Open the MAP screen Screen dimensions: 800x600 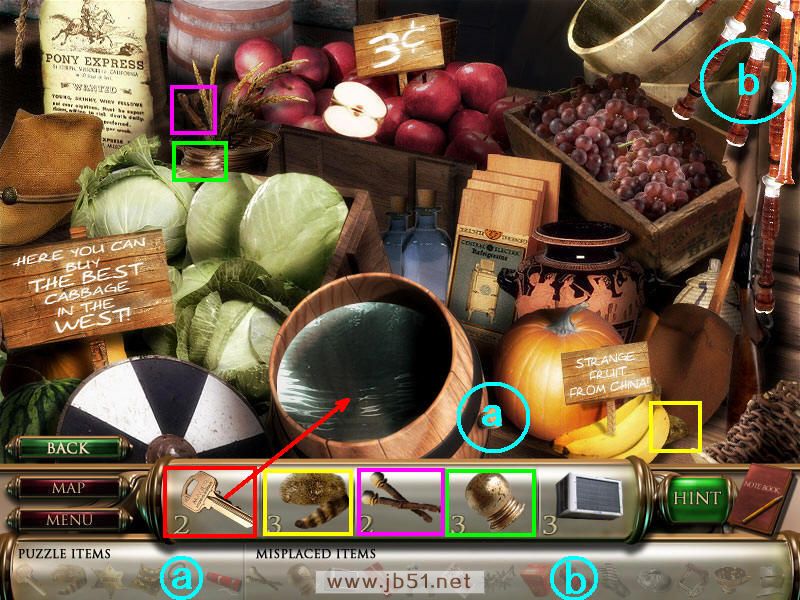pyautogui.click(x=68, y=489)
